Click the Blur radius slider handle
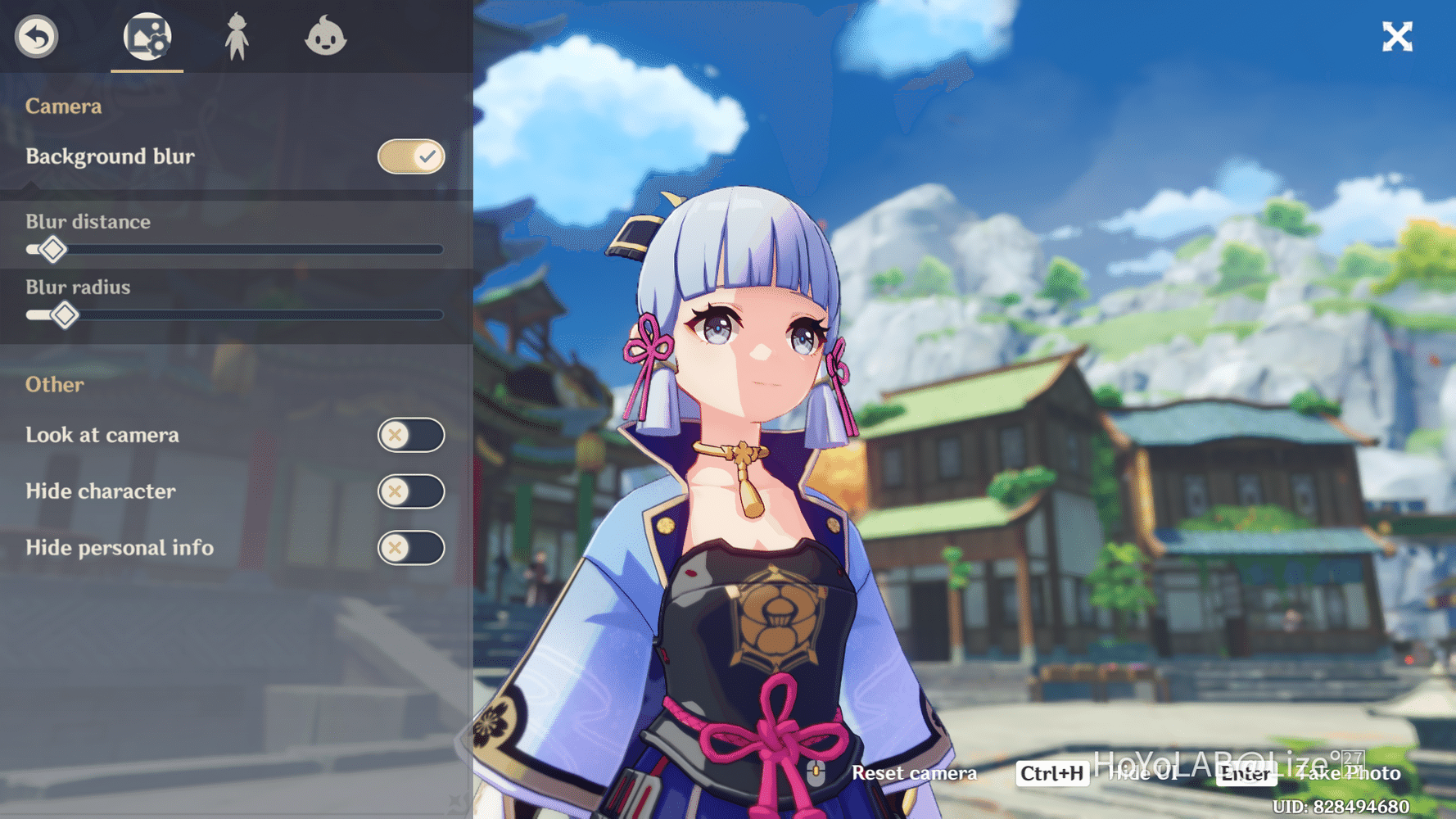Screen dimensions: 1456x819 tap(66, 314)
